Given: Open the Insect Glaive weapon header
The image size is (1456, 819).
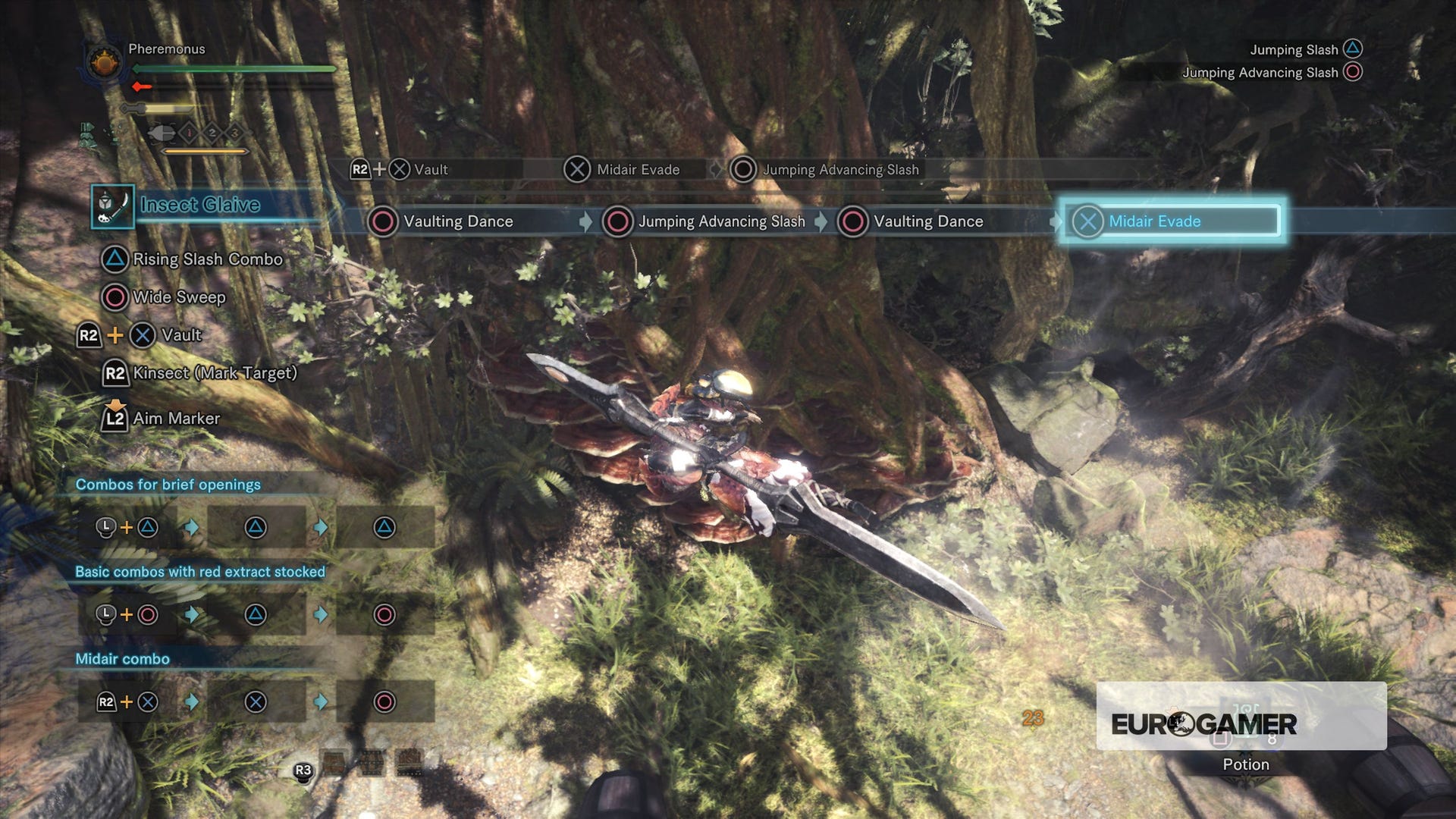Looking at the screenshot, I should 200,205.
